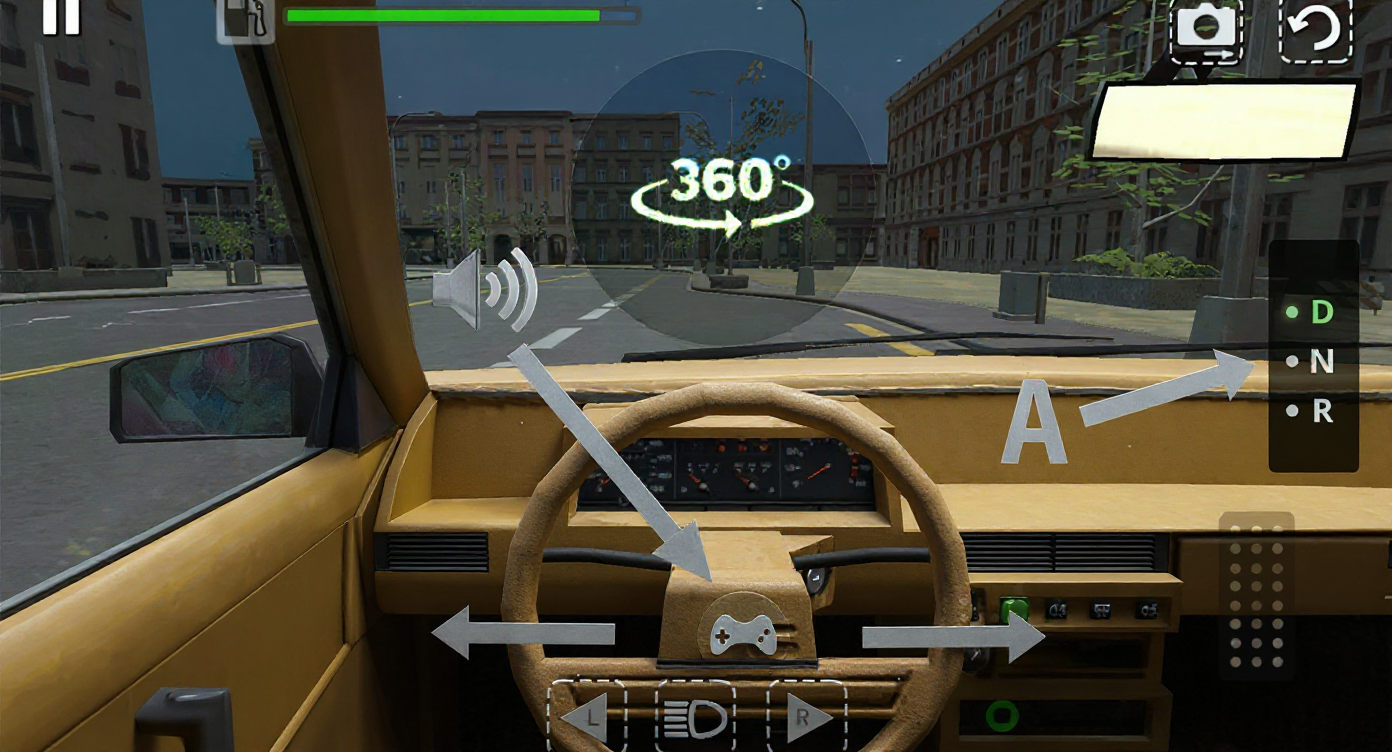Image resolution: width=1392 pixels, height=752 pixels.
Task: Reset the car using the circular arrow icon
Action: (1316, 29)
